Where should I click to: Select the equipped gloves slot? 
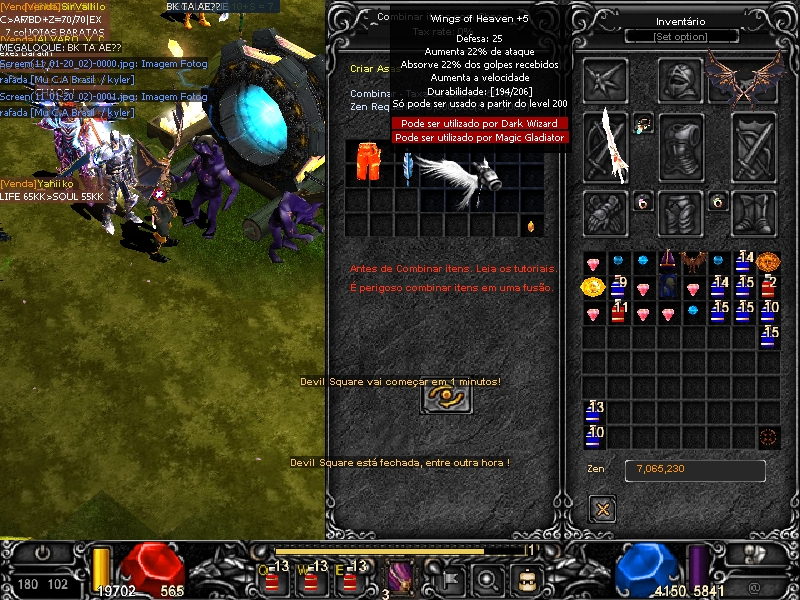tap(606, 211)
